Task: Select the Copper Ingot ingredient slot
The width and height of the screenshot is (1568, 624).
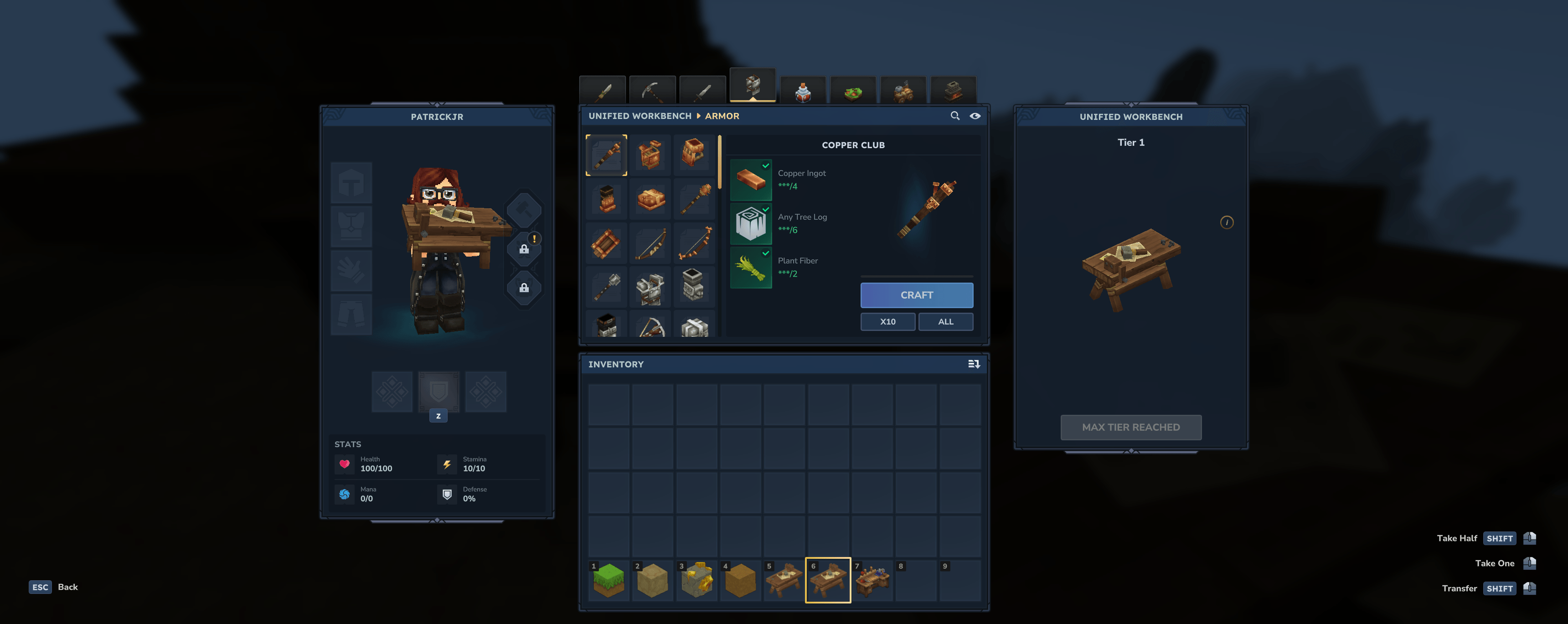Action: 751,180
